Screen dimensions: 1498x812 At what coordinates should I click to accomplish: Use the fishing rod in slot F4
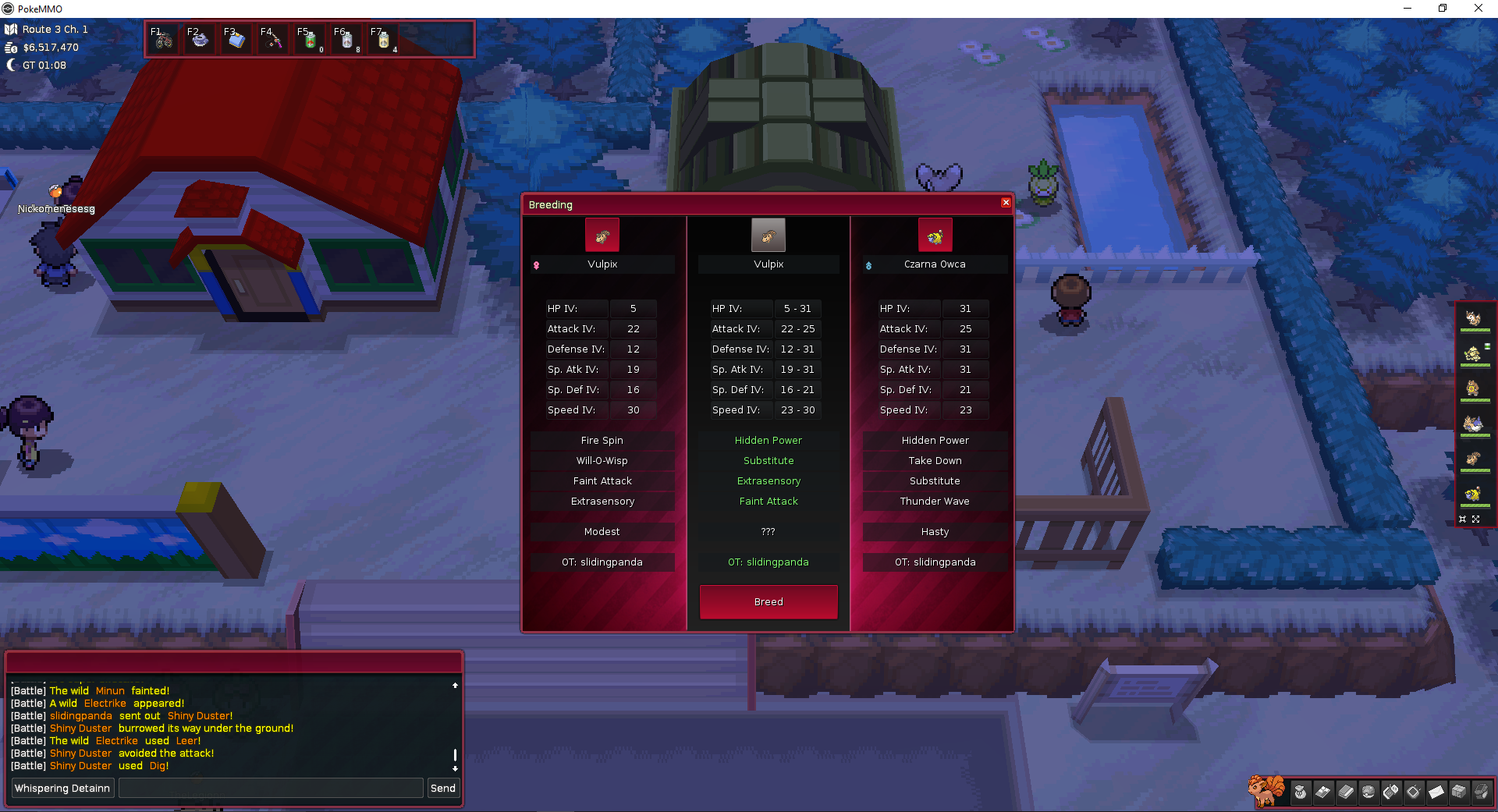[273, 39]
